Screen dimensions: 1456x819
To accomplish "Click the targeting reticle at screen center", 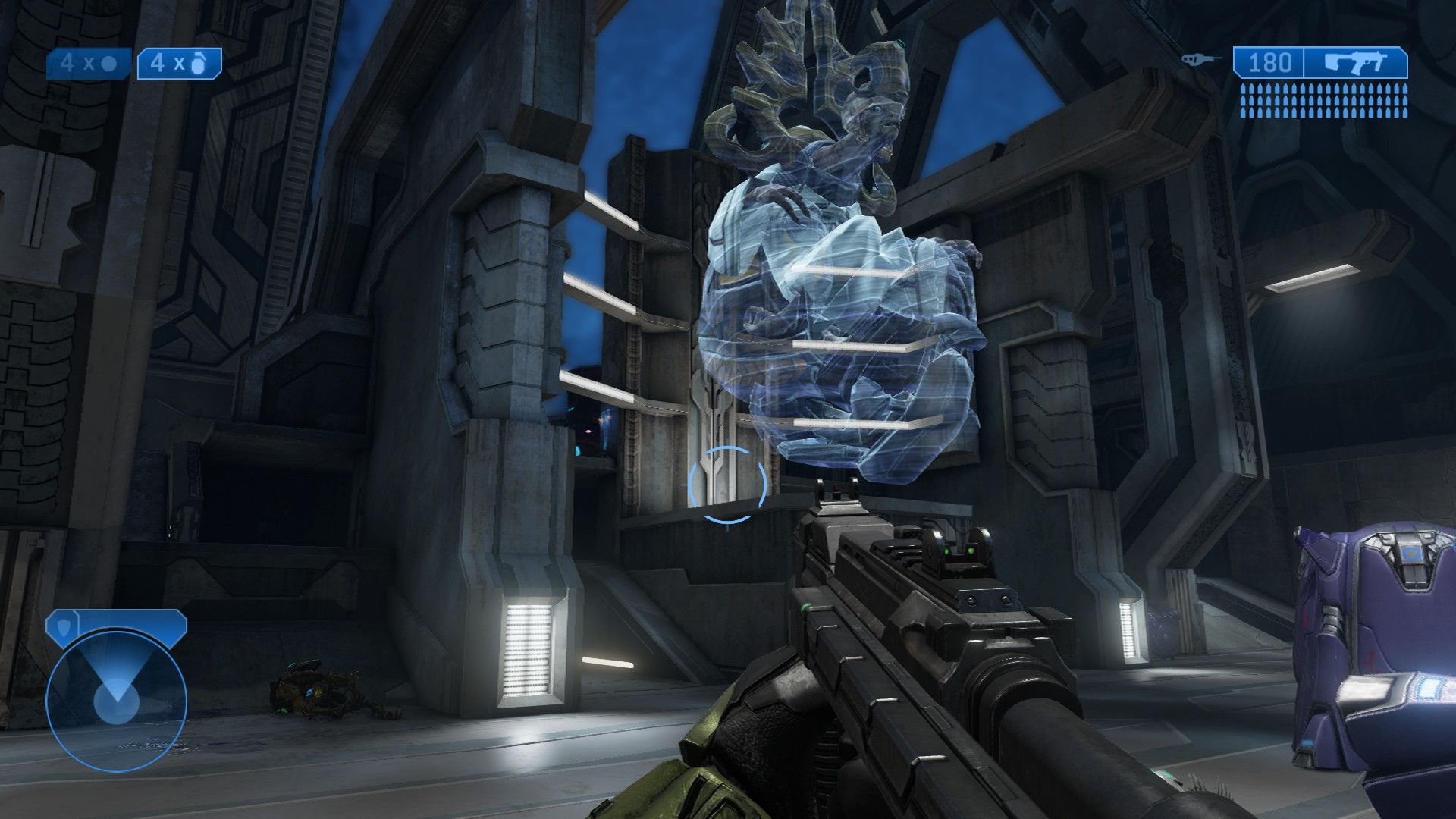I will point(726,485).
